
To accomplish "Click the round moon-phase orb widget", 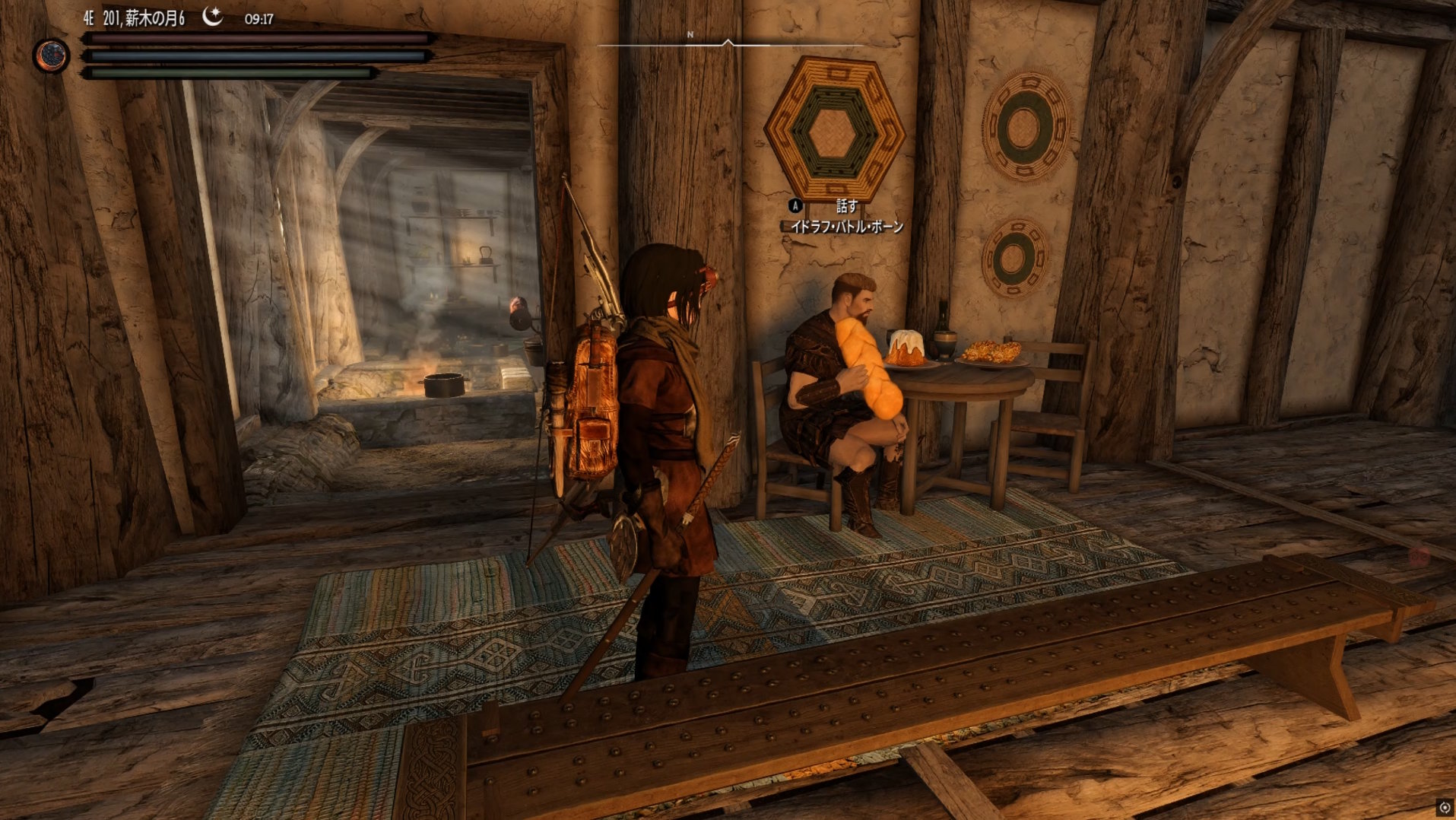I will (x=52, y=56).
